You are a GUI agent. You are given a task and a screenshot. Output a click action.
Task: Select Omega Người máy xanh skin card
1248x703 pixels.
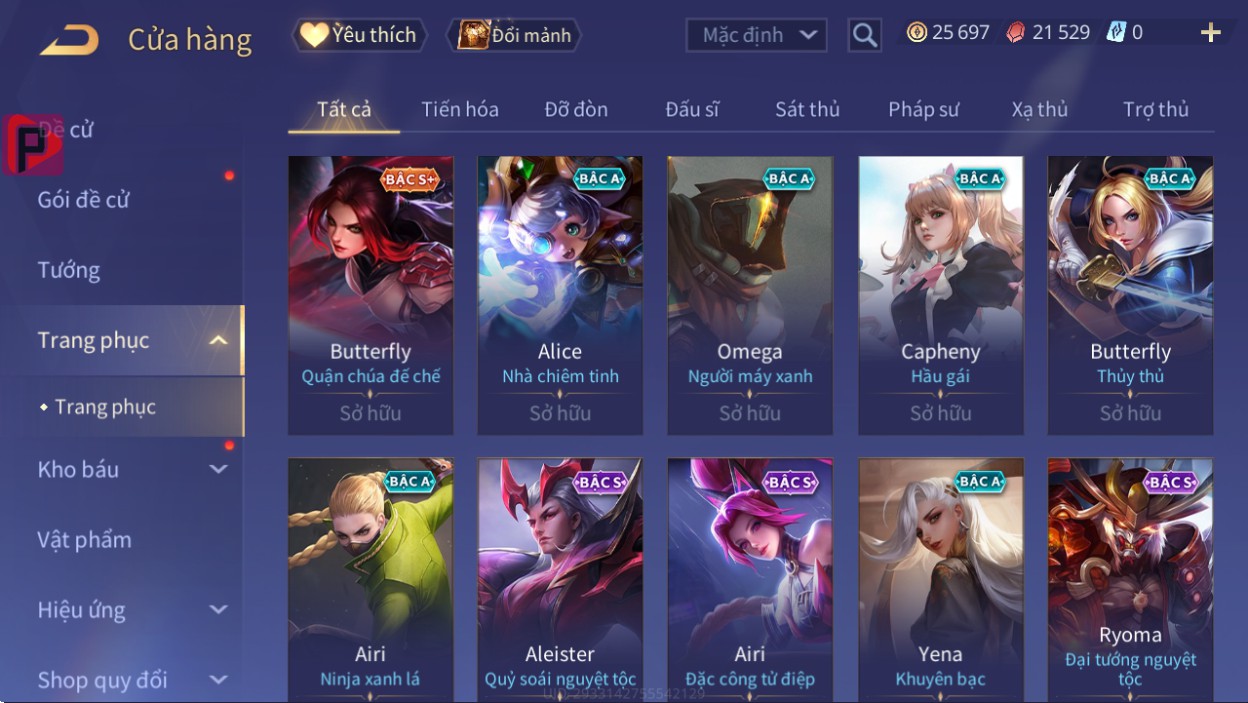[x=750, y=294]
